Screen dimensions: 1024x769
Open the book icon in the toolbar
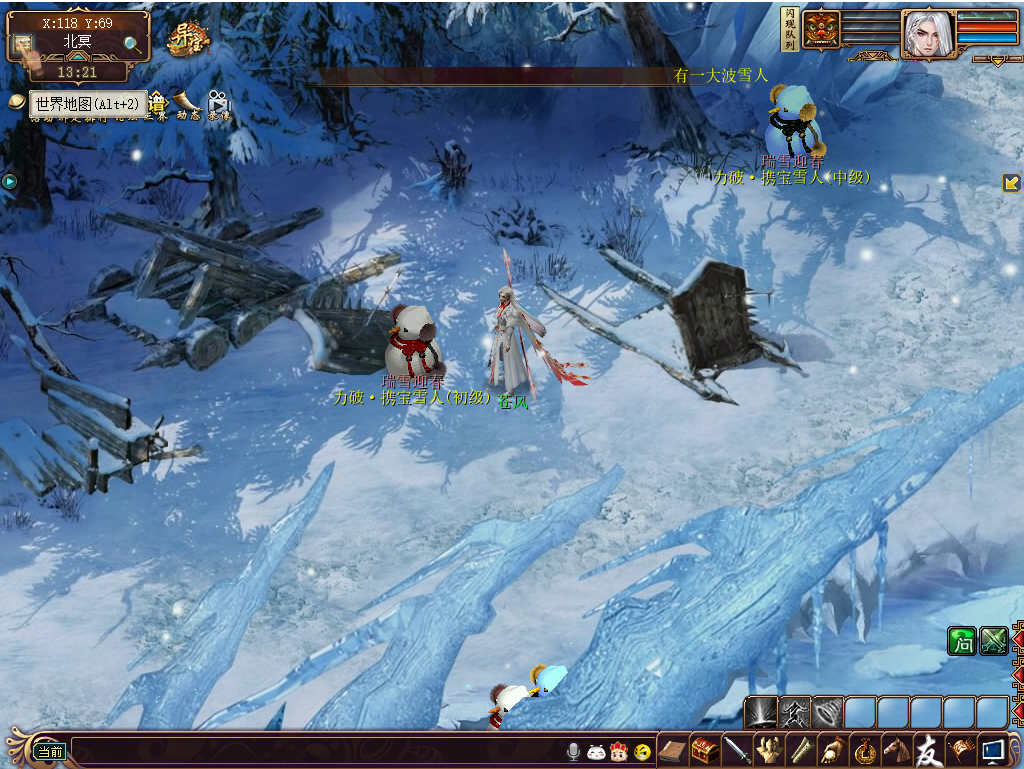point(673,749)
